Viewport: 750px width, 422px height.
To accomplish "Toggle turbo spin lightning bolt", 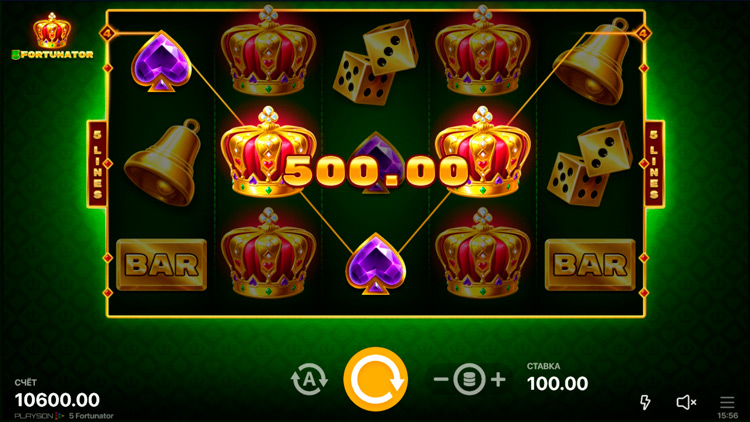I will [645, 402].
